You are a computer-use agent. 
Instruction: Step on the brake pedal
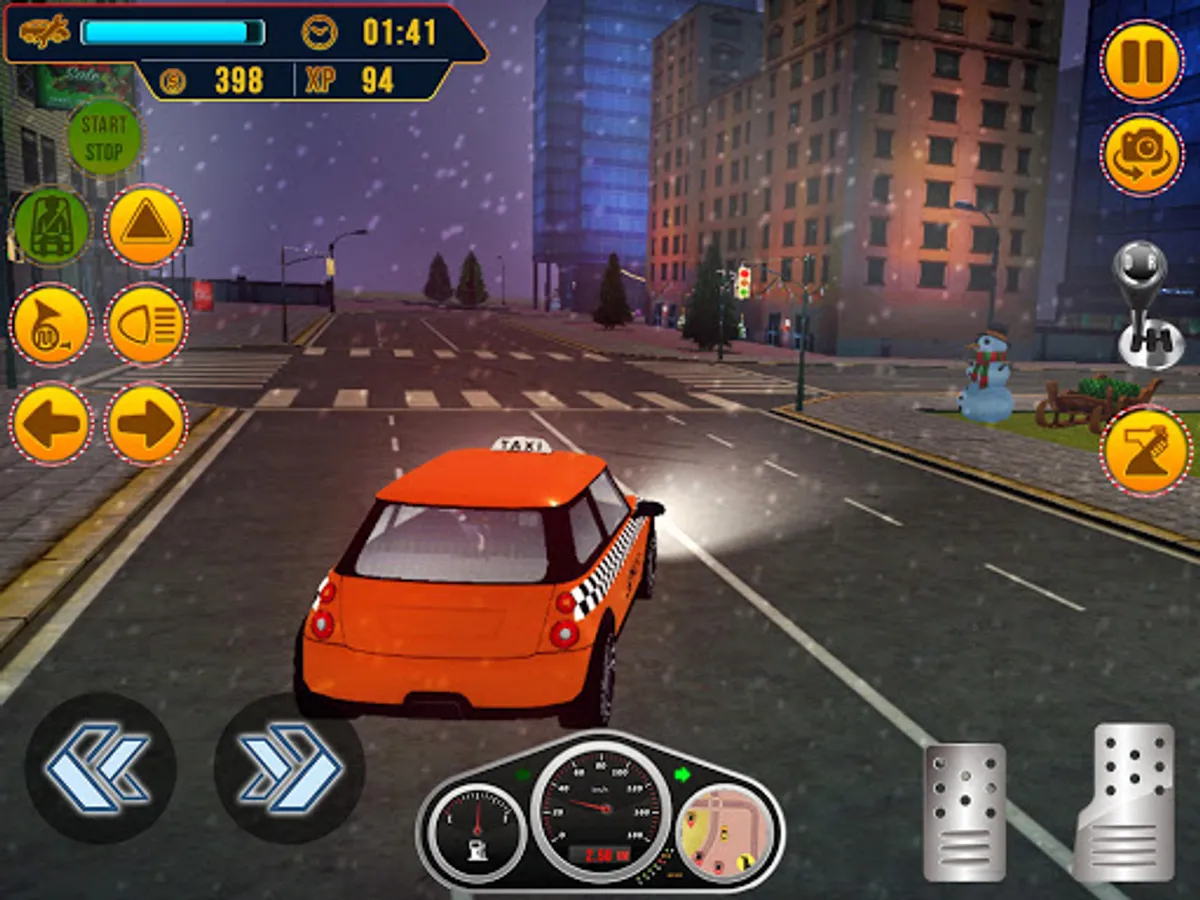[964, 812]
